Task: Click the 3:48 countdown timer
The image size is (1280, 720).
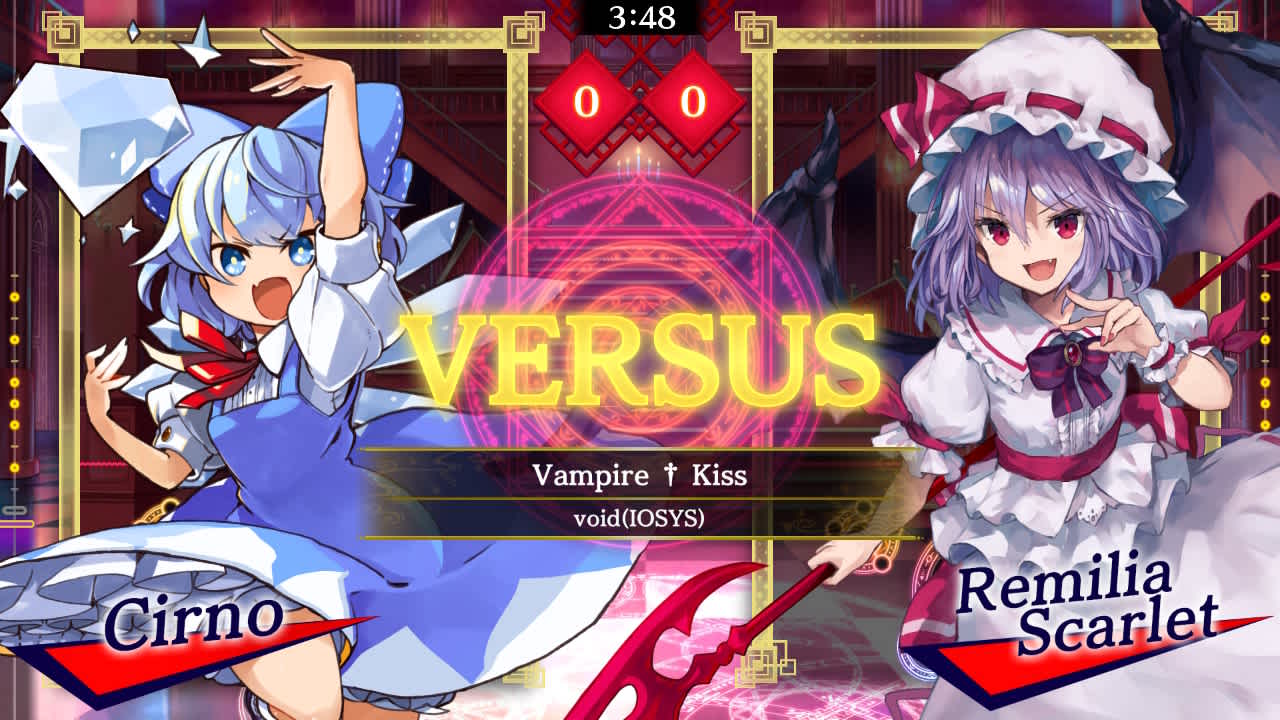Action: click(640, 15)
